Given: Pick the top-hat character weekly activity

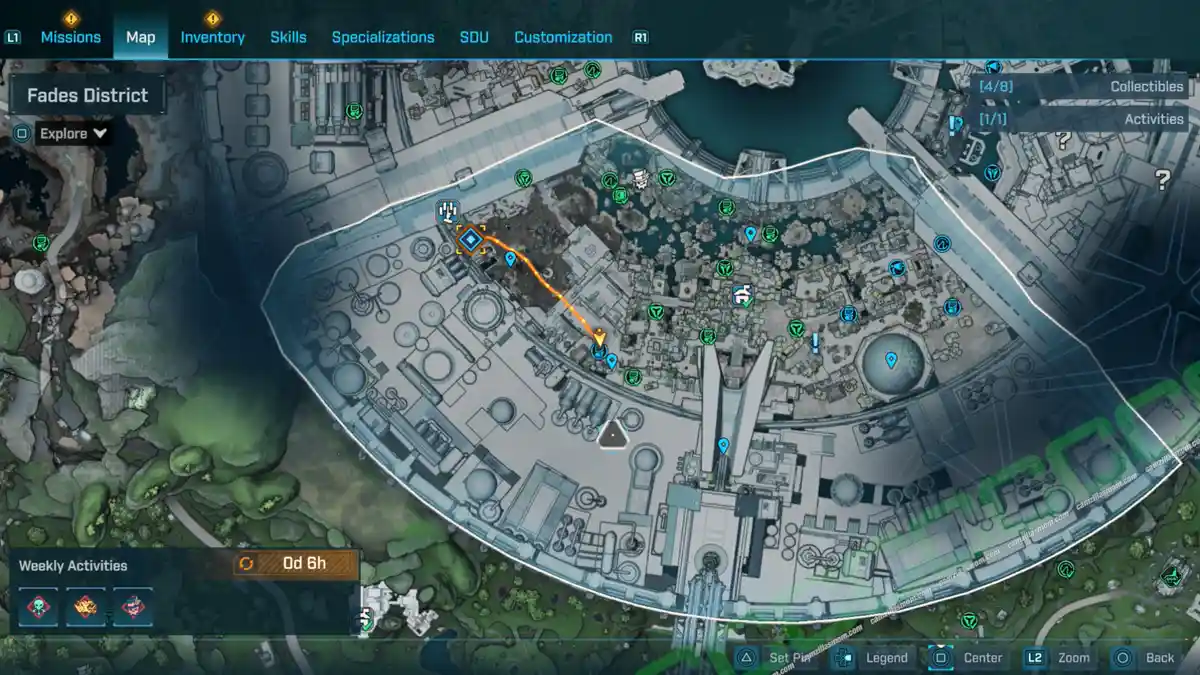Looking at the screenshot, I should pos(132,607).
